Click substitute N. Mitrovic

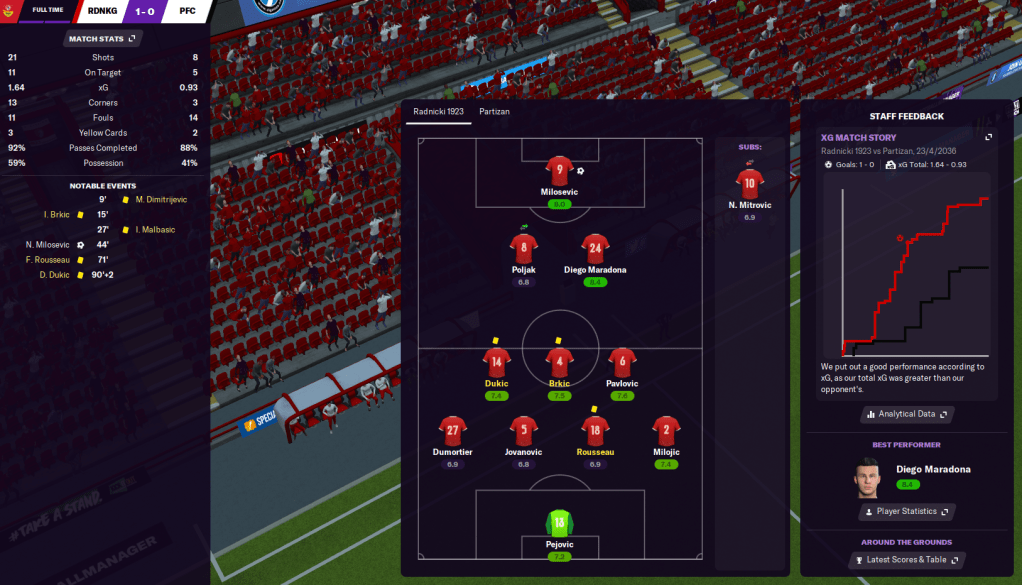tap(750, 184)
